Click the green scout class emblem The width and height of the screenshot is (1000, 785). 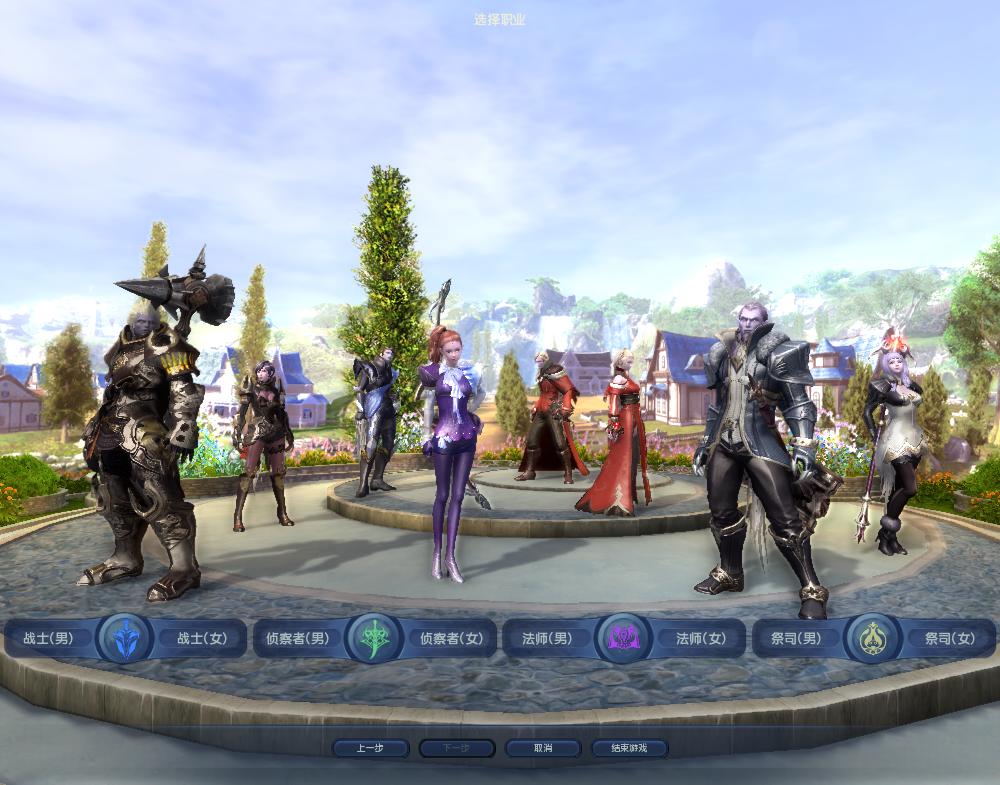click(x=374, y=638)
